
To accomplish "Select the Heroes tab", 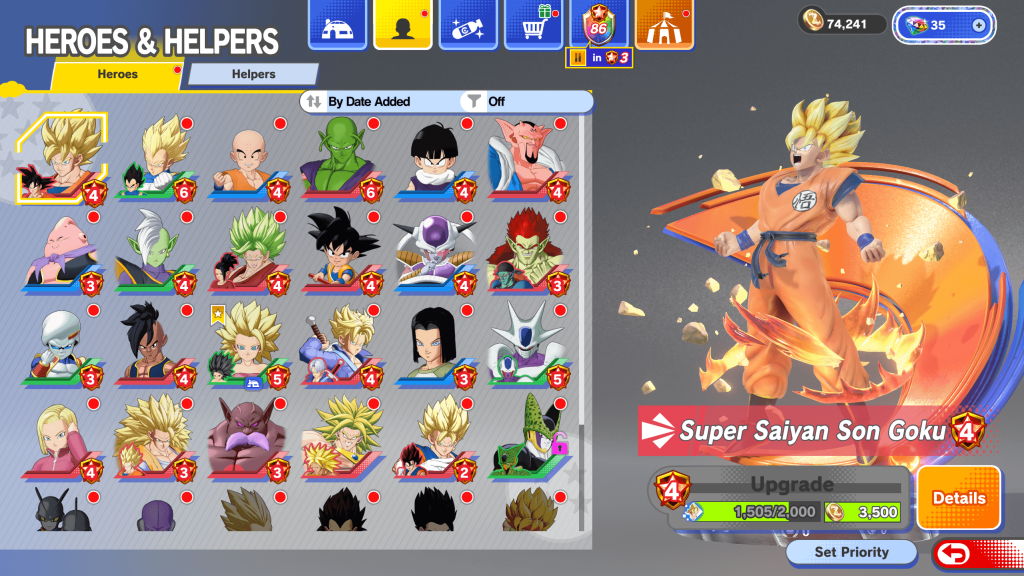I will coord(118,74).
